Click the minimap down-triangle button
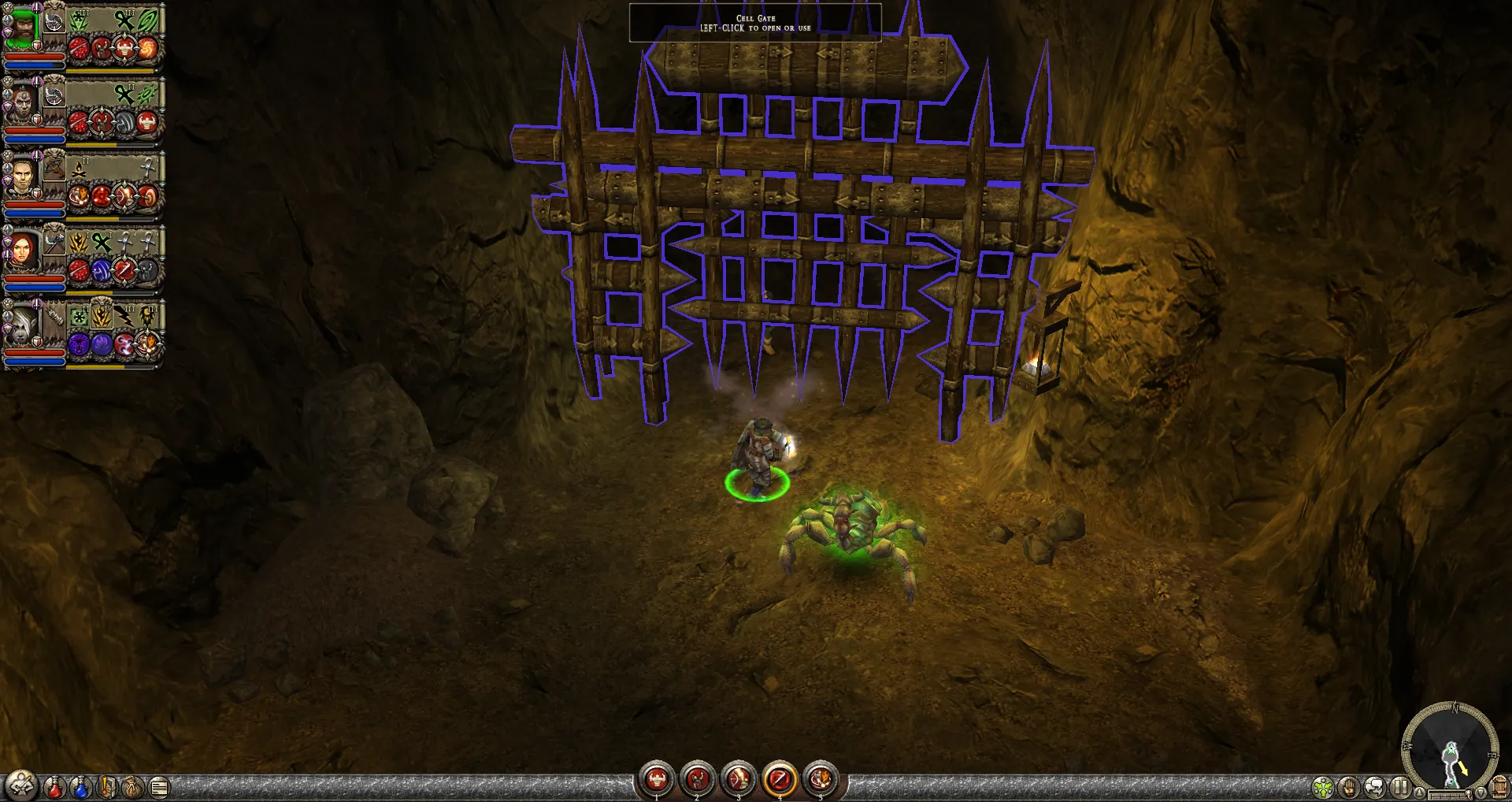This screenshot has height=802, width=1512. [1480, 793]
